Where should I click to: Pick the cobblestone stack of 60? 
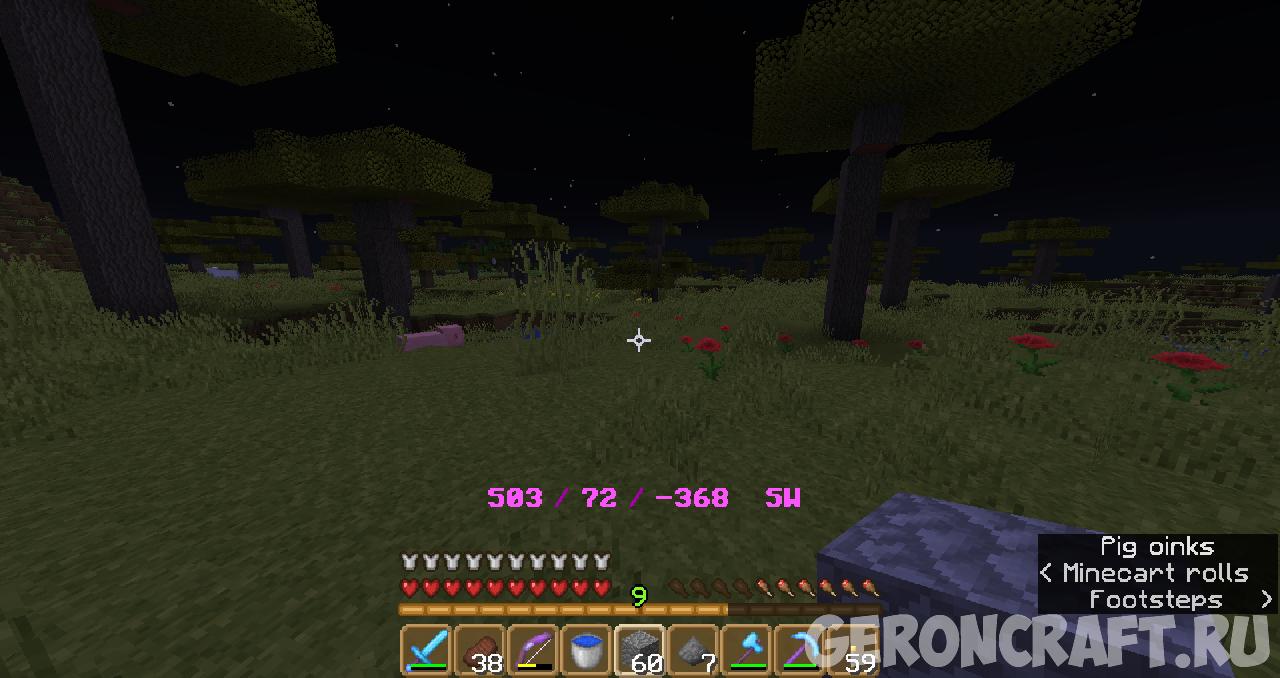pyautogui.click(x=640, y=650)
